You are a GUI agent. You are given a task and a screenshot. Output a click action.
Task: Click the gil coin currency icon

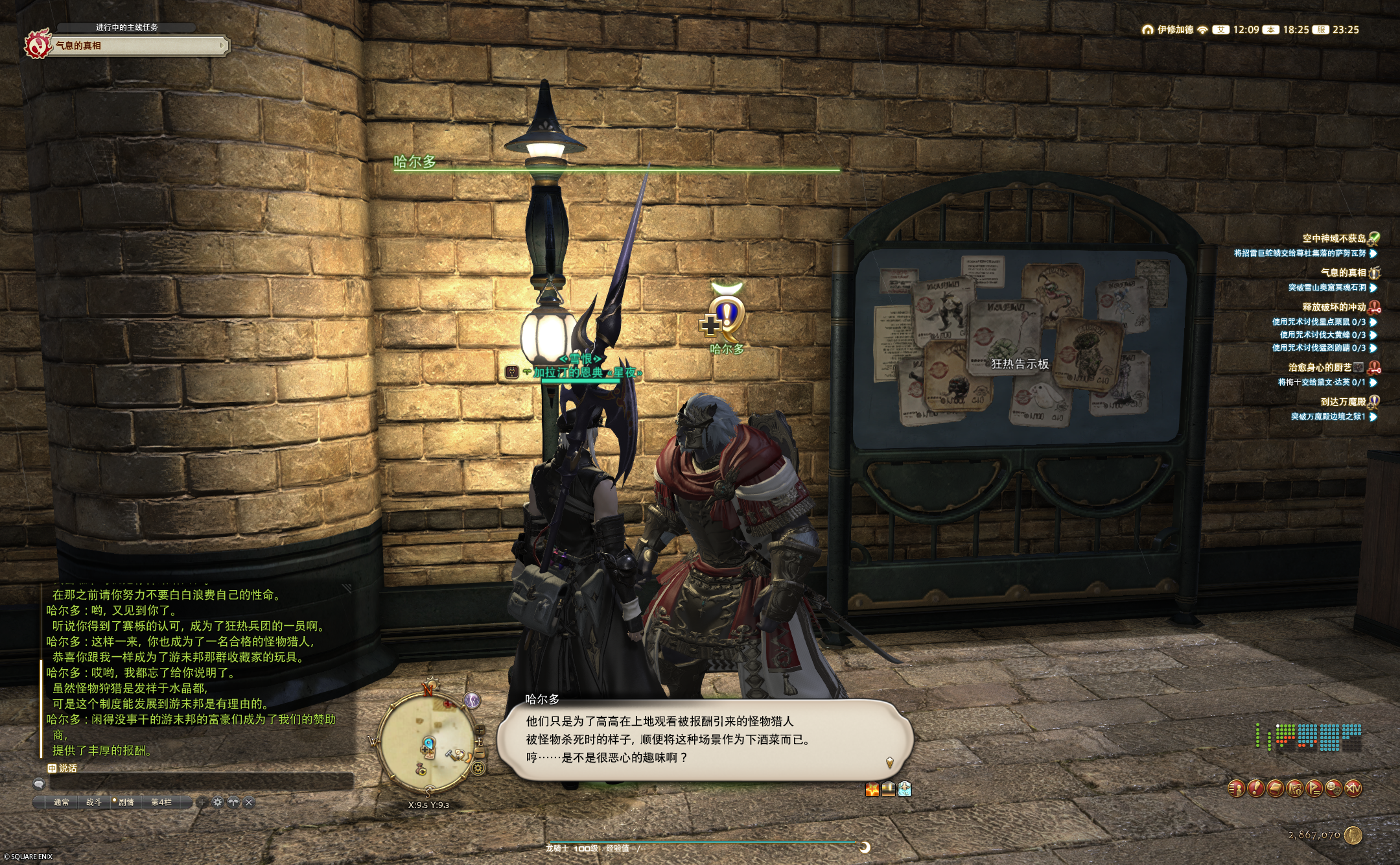coord(1353,835)
